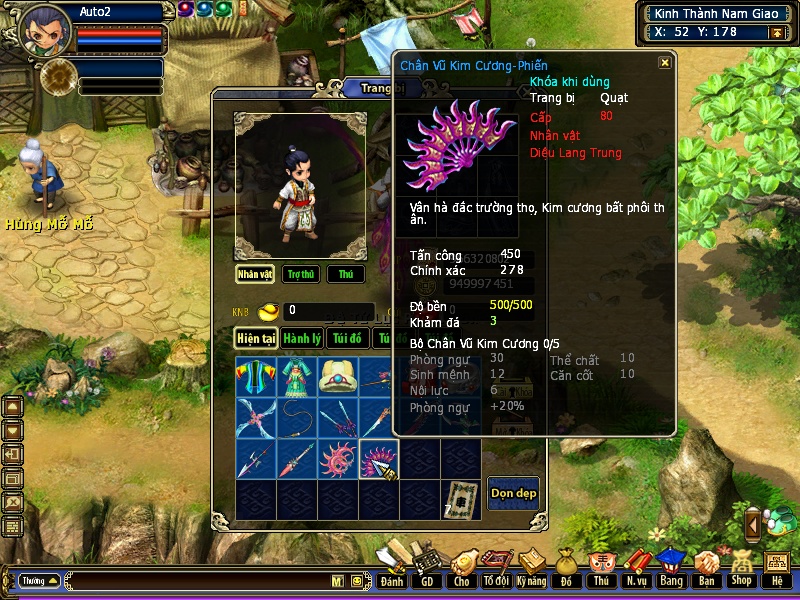The image size is (800, 600).
Task: Open the Trợ thủ tab
Action: [x=300, y=274]
